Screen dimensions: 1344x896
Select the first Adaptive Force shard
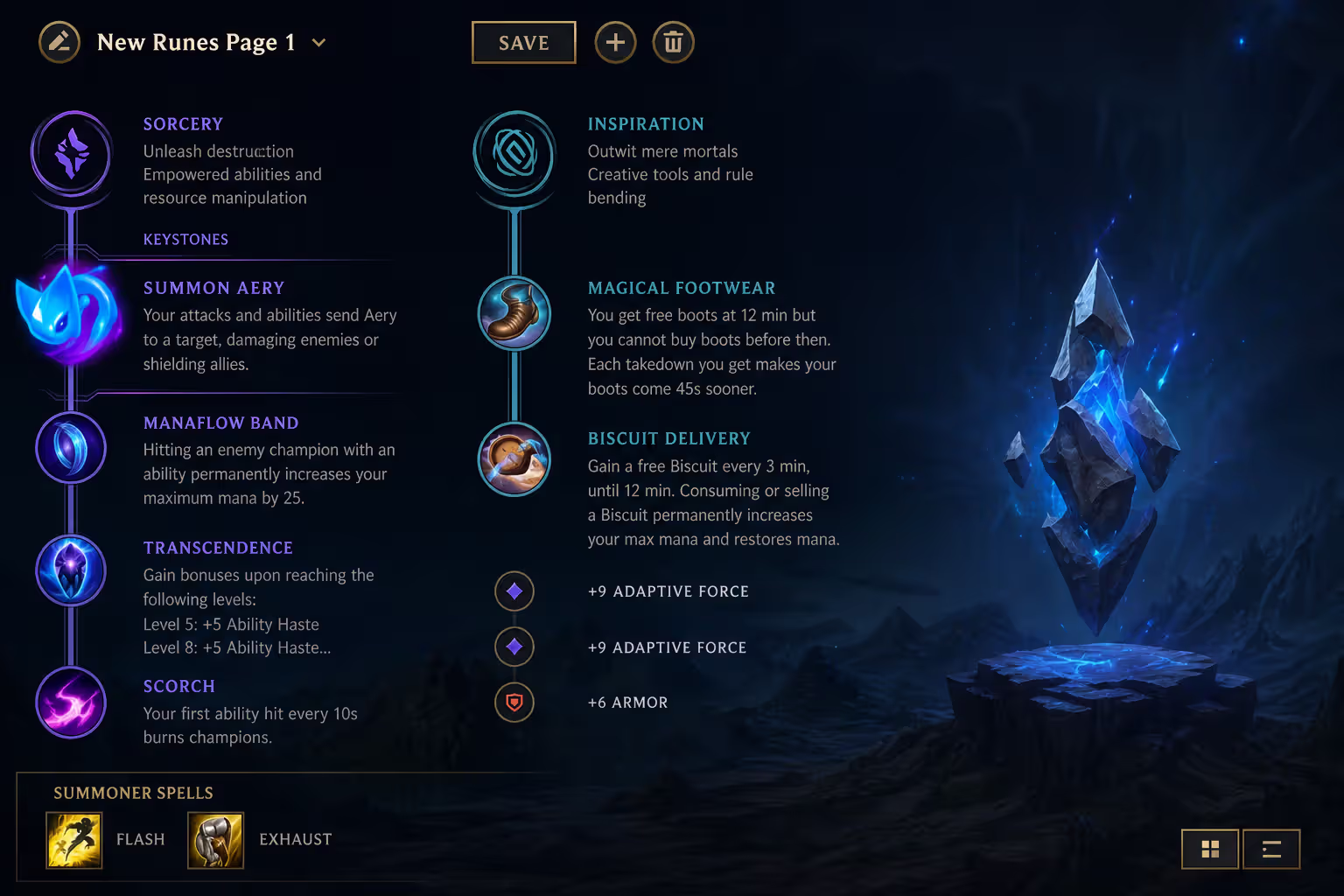[514, 591]
